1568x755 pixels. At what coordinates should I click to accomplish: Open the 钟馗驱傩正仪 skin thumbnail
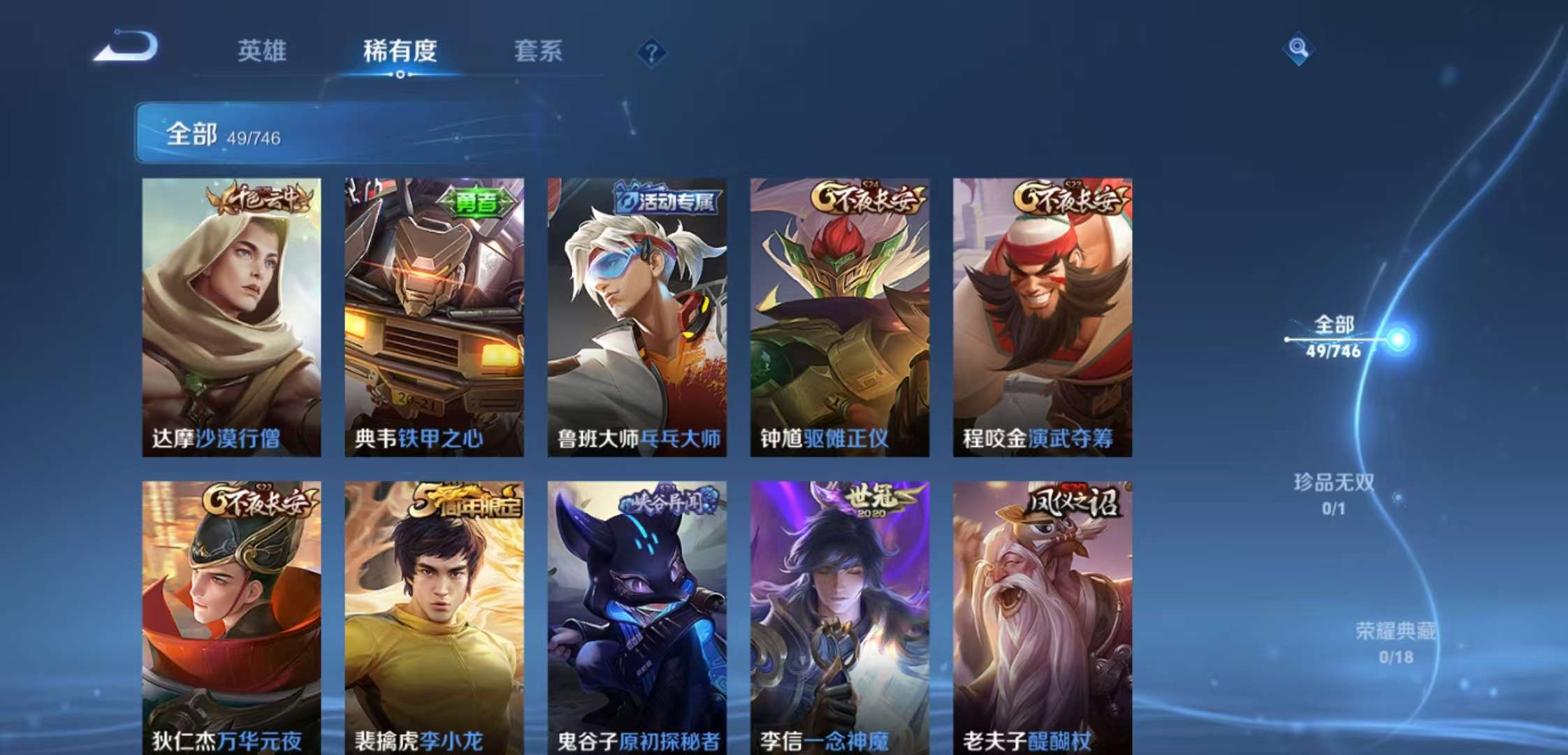click(x=839, y=315)
